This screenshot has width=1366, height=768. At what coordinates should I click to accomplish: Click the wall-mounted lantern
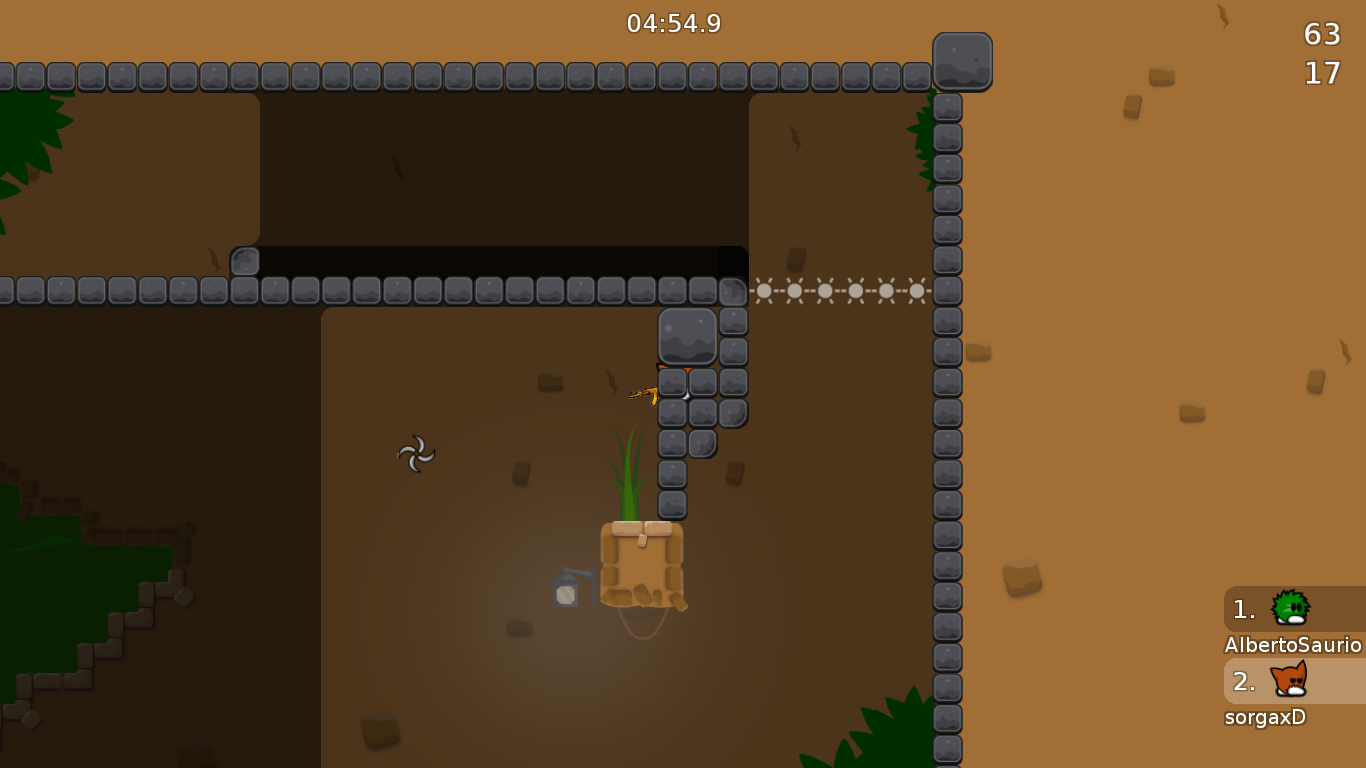pyautogui.click(x=566, y=592)
